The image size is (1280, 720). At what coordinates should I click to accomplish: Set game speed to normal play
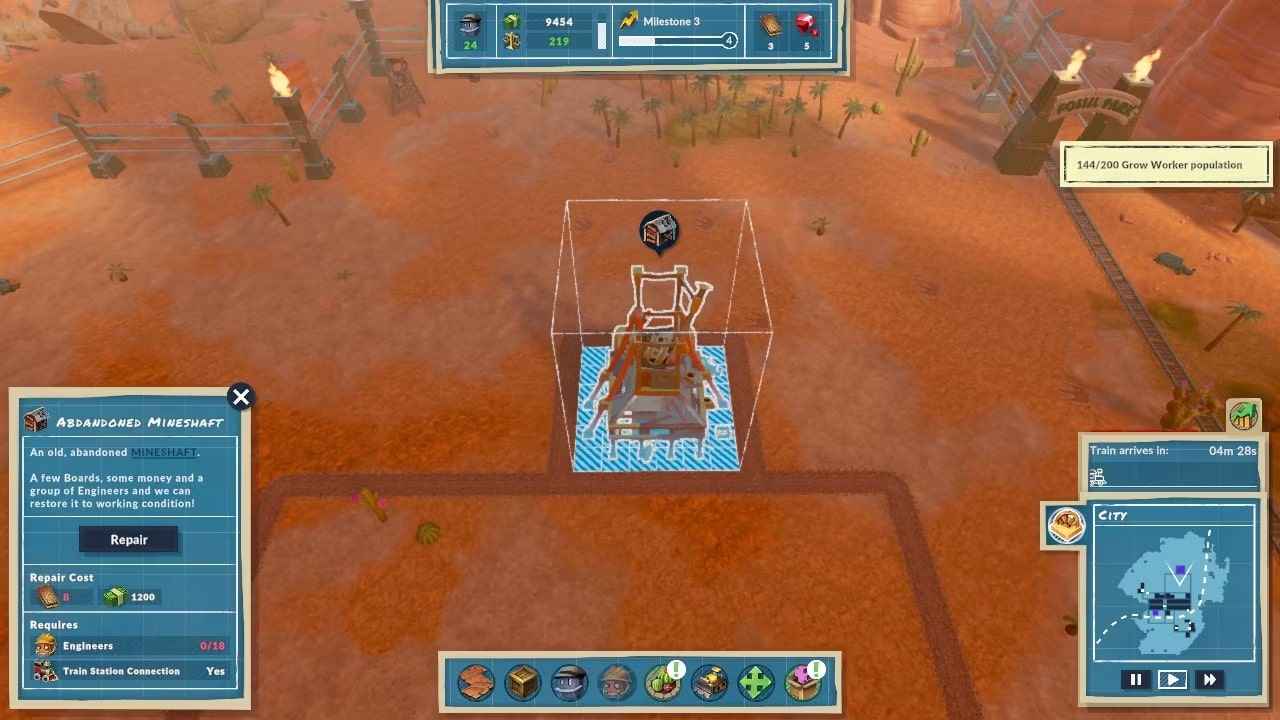[1172, 680]
